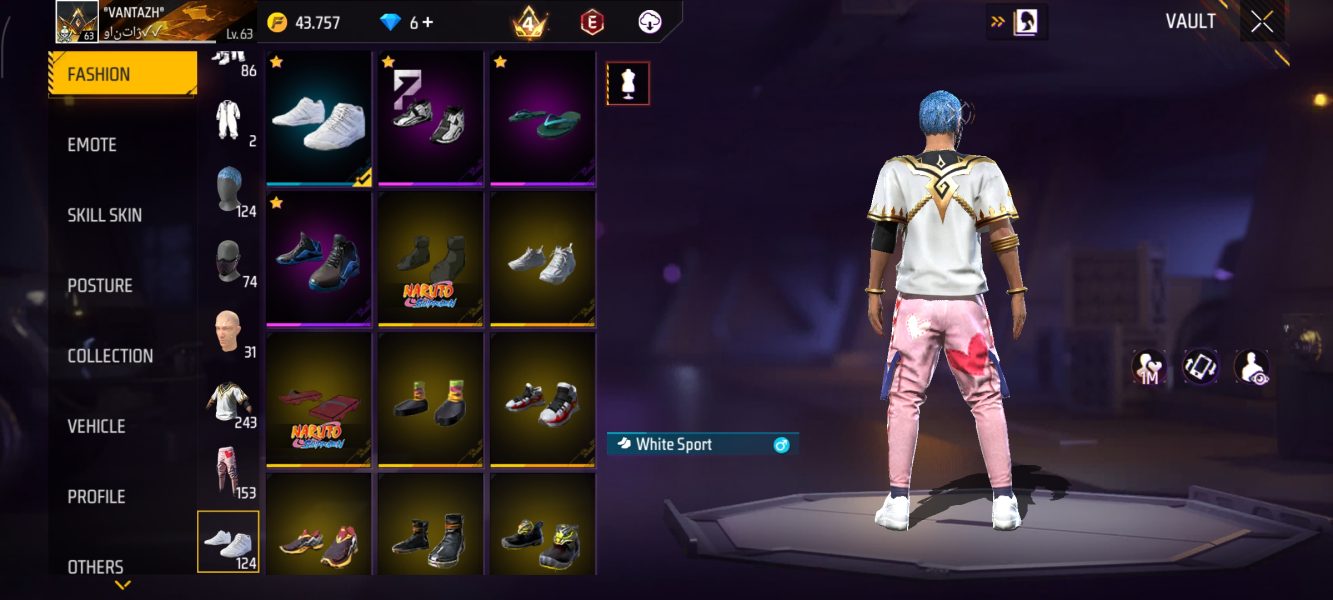
Task: Select the black and blue sneakers
Action: [318, 259]
